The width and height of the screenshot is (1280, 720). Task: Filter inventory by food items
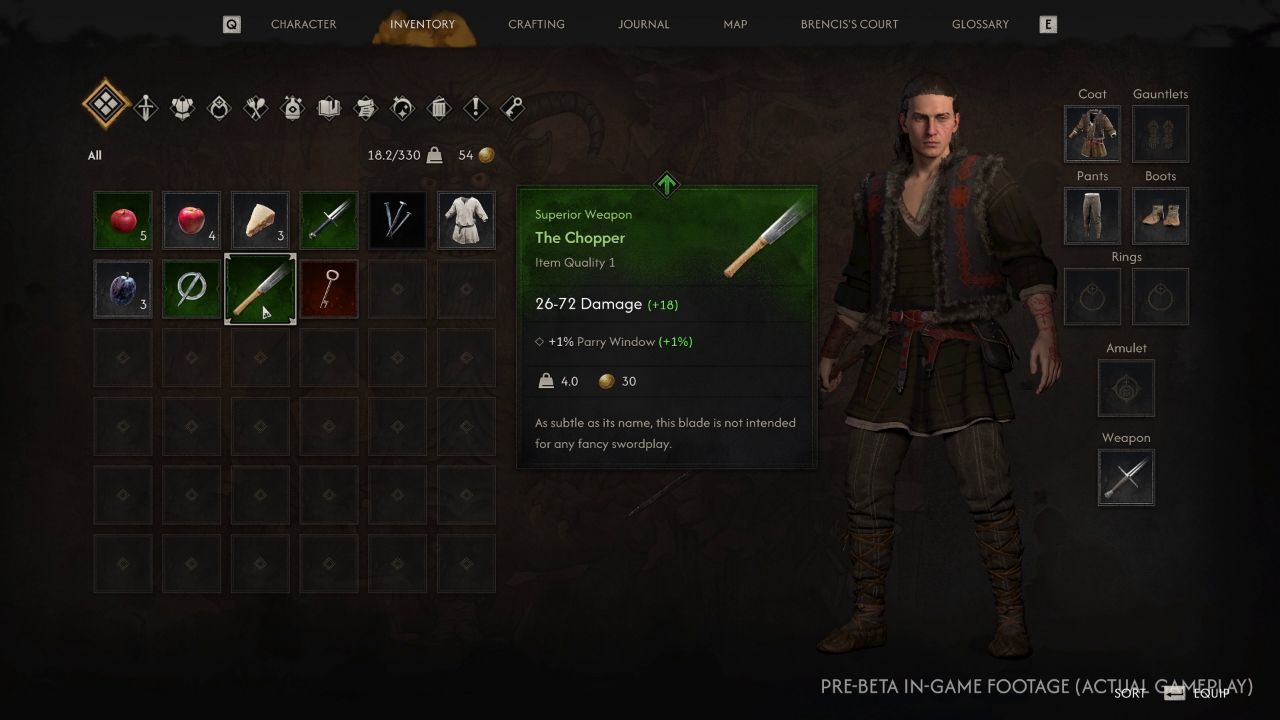pyautogui.click(x=256, y=108)
